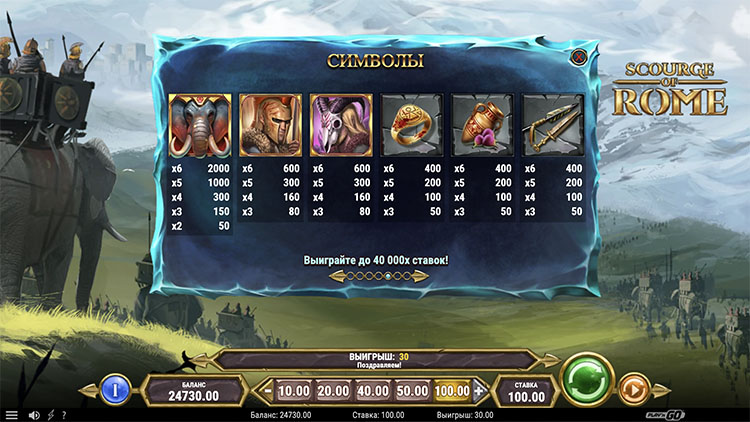Open help with the question mark icon
Image resolution: width=750 pixels, height=422 pixels.
(x=64, y=415)
